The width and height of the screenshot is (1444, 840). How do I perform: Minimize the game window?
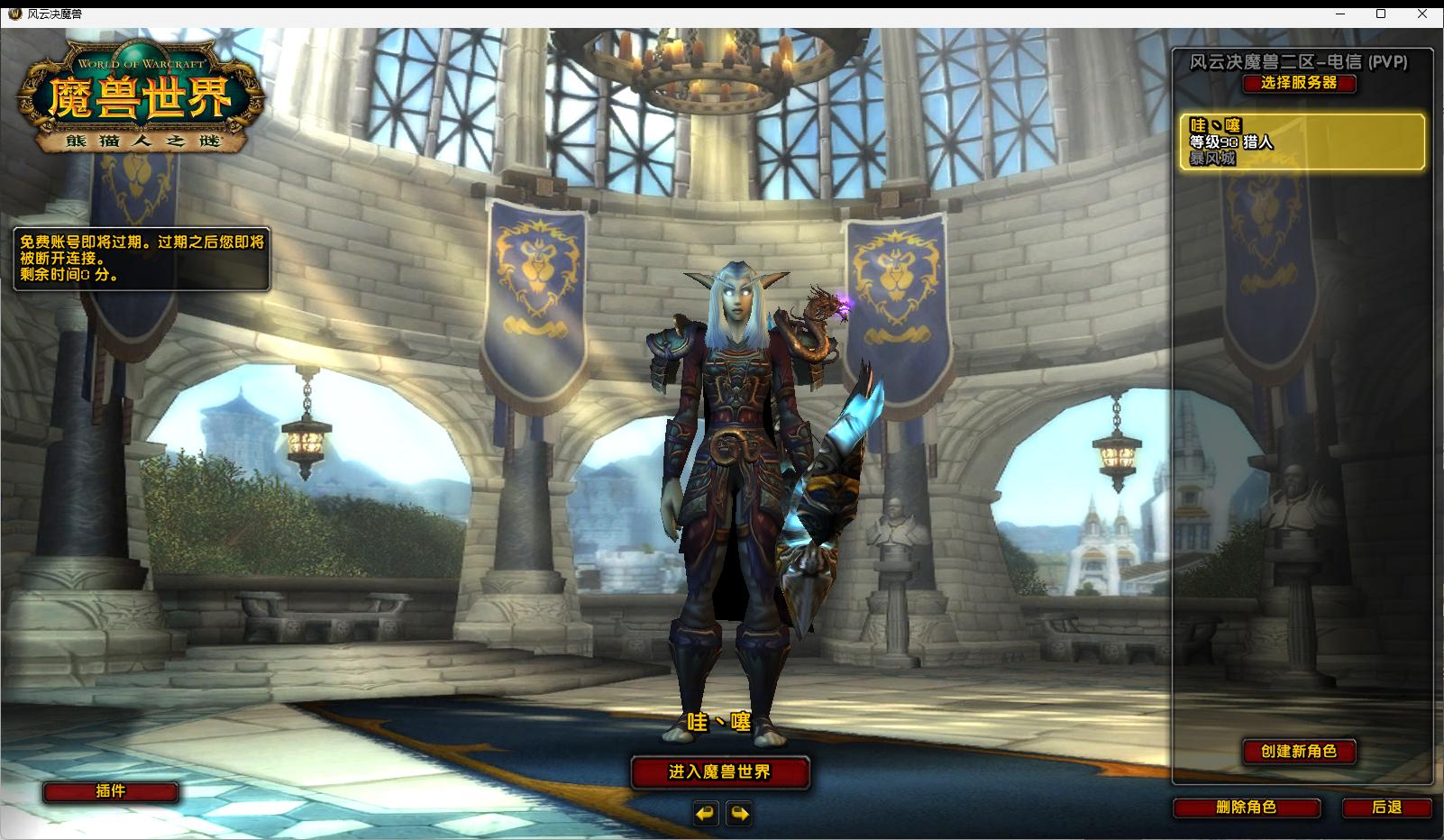click(1340, 14)
